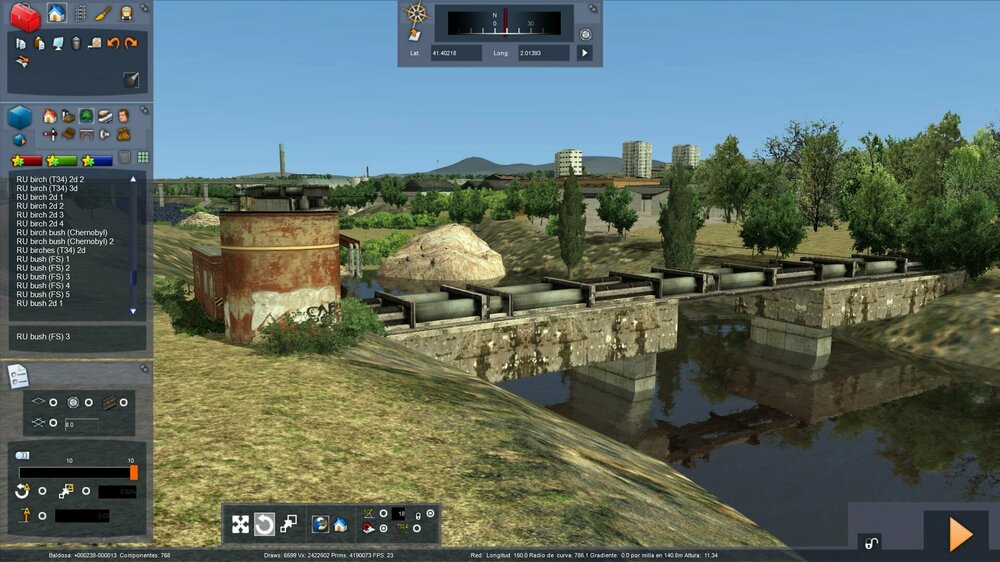Screen dimensions: 1000x562
Task: Pick 'RU bush (FS) 5' from the list
Action: (43, 294)
